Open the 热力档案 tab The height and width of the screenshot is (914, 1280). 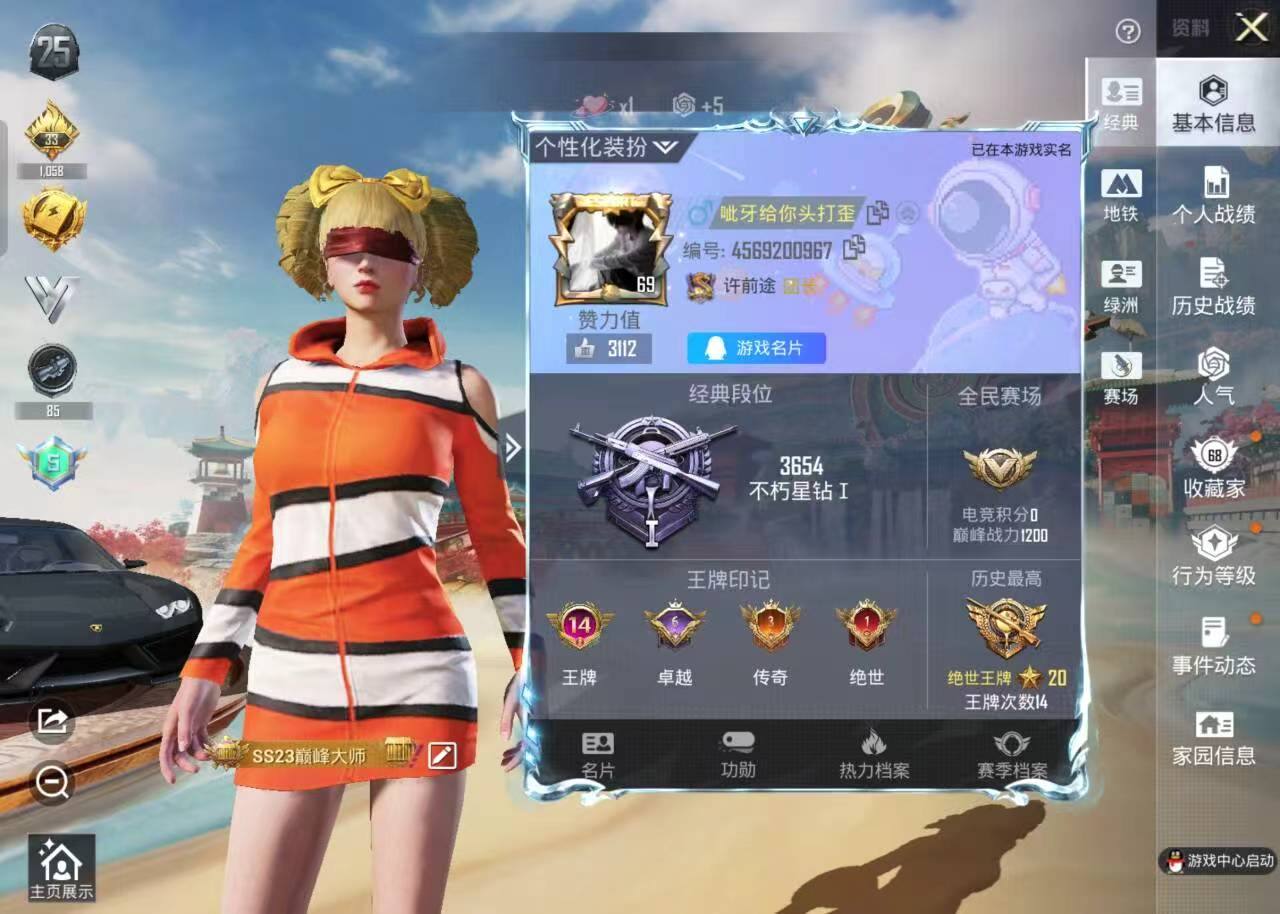click(x=874, y=755)
